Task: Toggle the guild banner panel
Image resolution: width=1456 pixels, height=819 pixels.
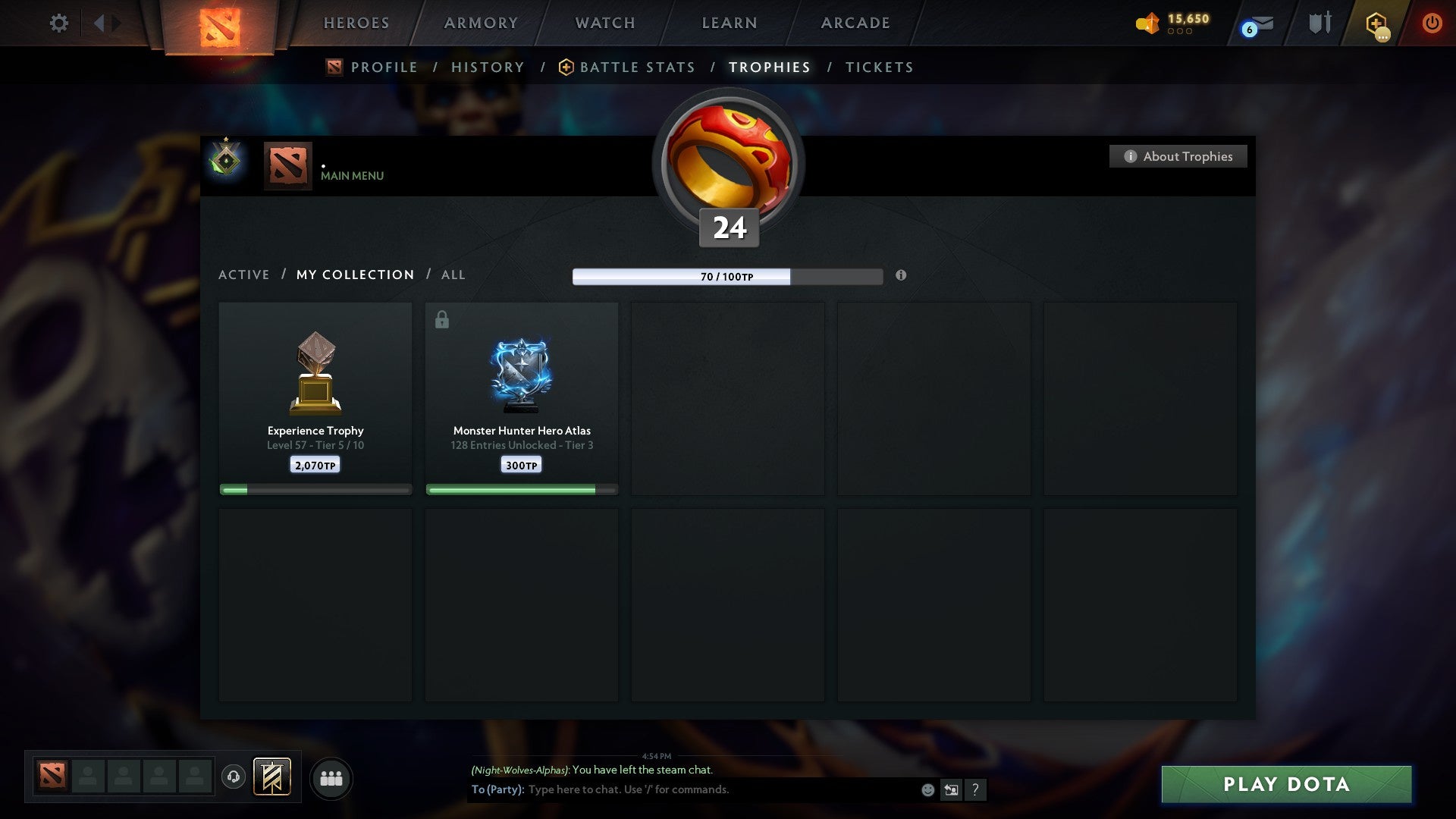Action: click(272, 777)
